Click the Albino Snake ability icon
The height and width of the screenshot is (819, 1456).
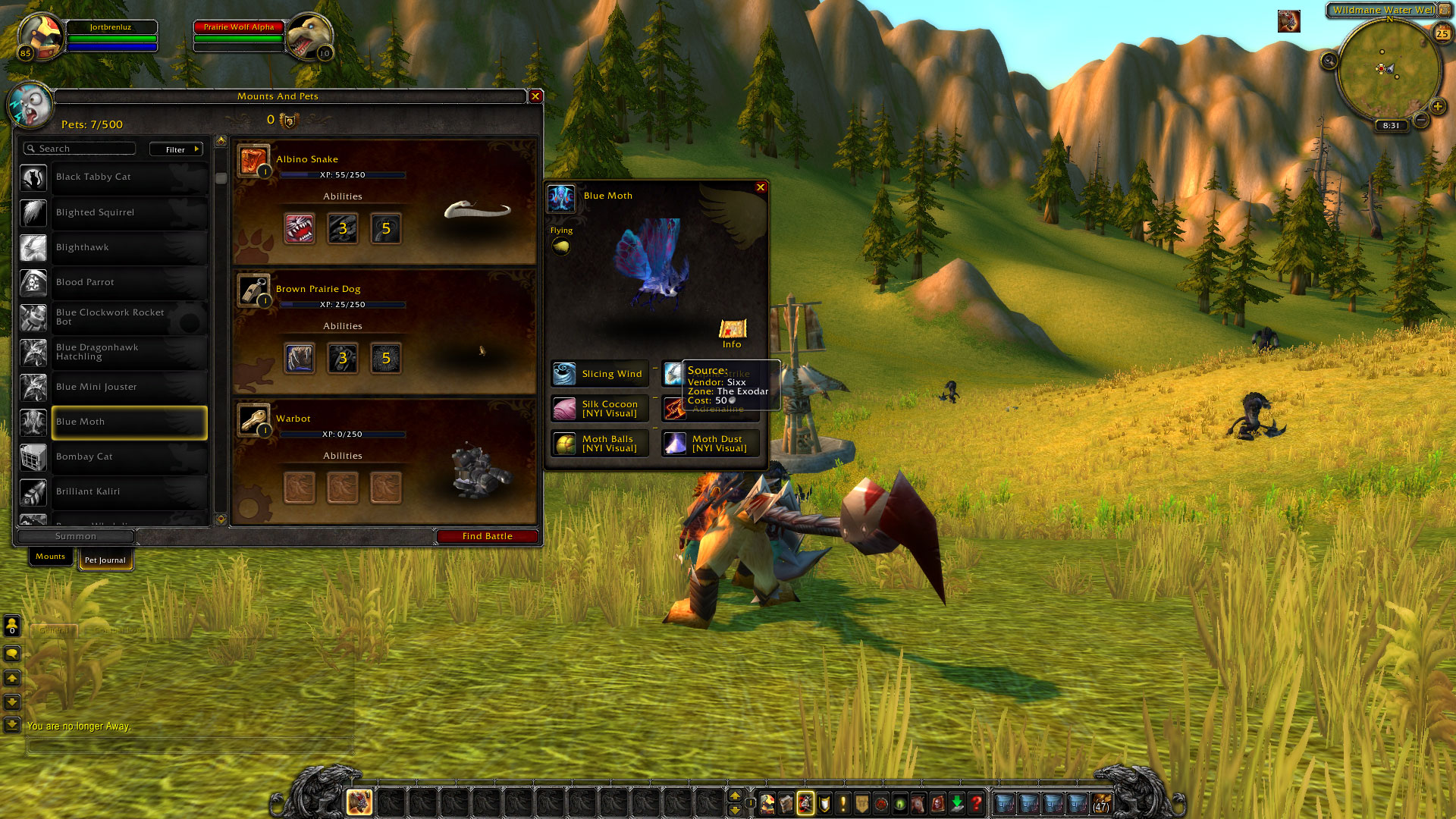pos(300,228)
